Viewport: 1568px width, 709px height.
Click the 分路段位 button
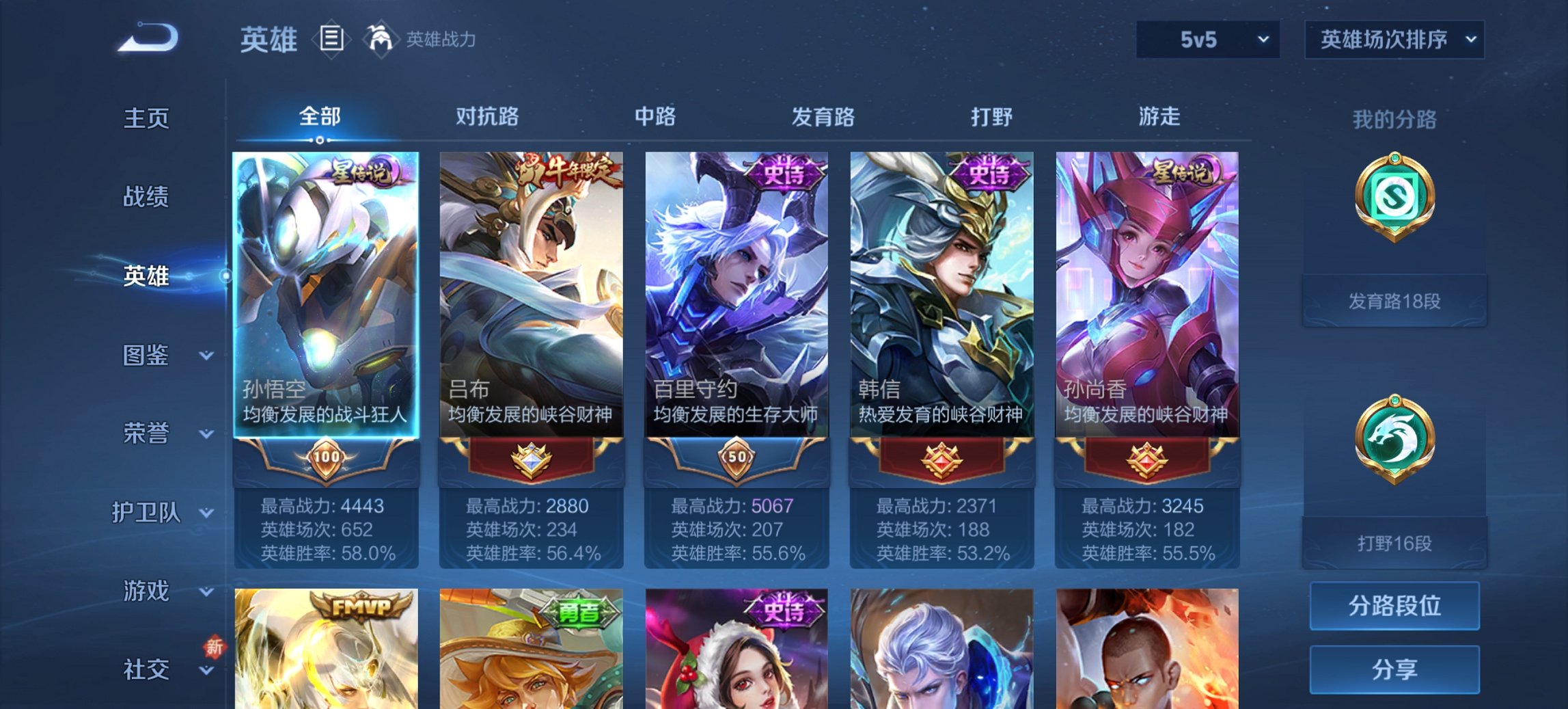[1394, 606]
